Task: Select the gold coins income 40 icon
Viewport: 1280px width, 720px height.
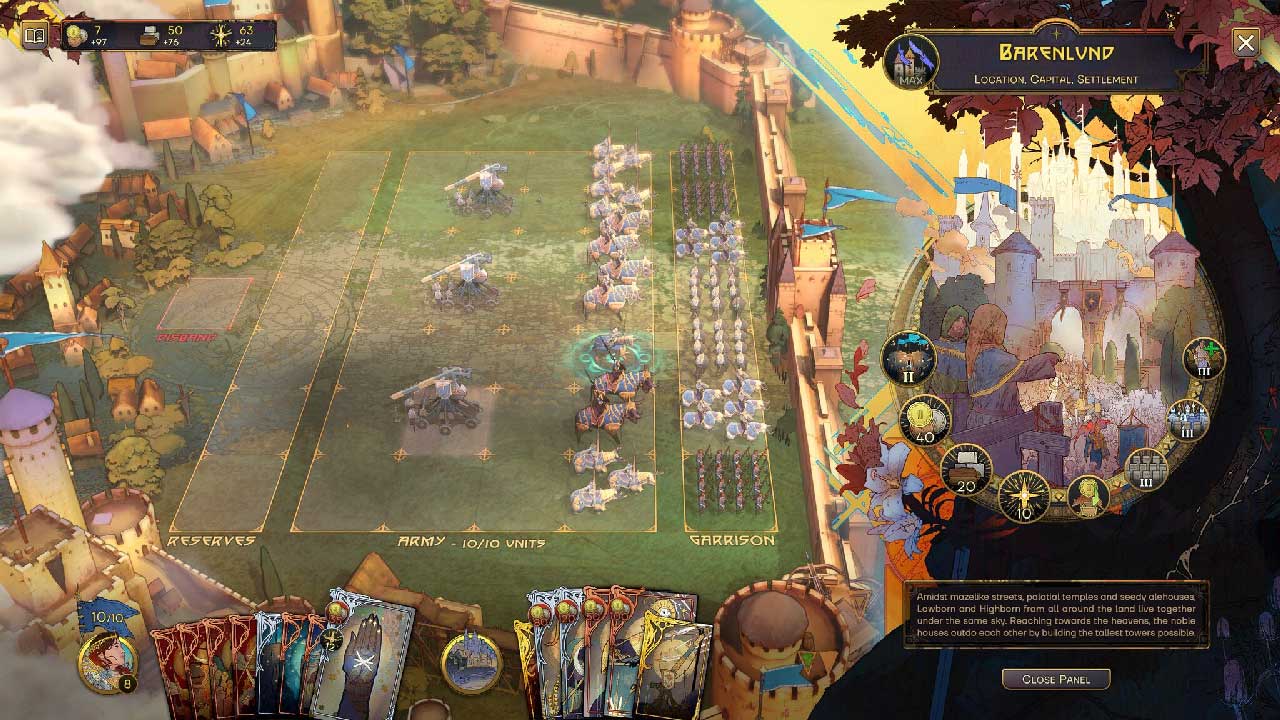Action: click(924, 419)
